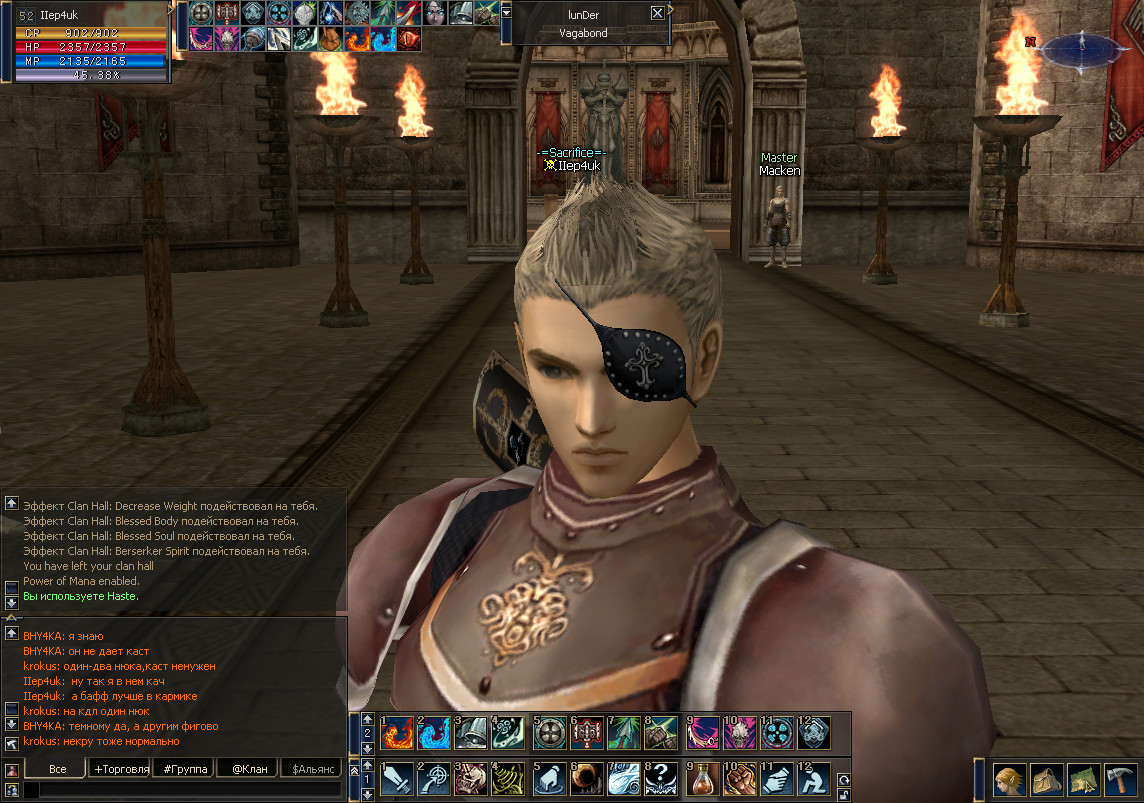Activate the round shield skill icon
1144x803 pixels.
click(x=548, y=732)
